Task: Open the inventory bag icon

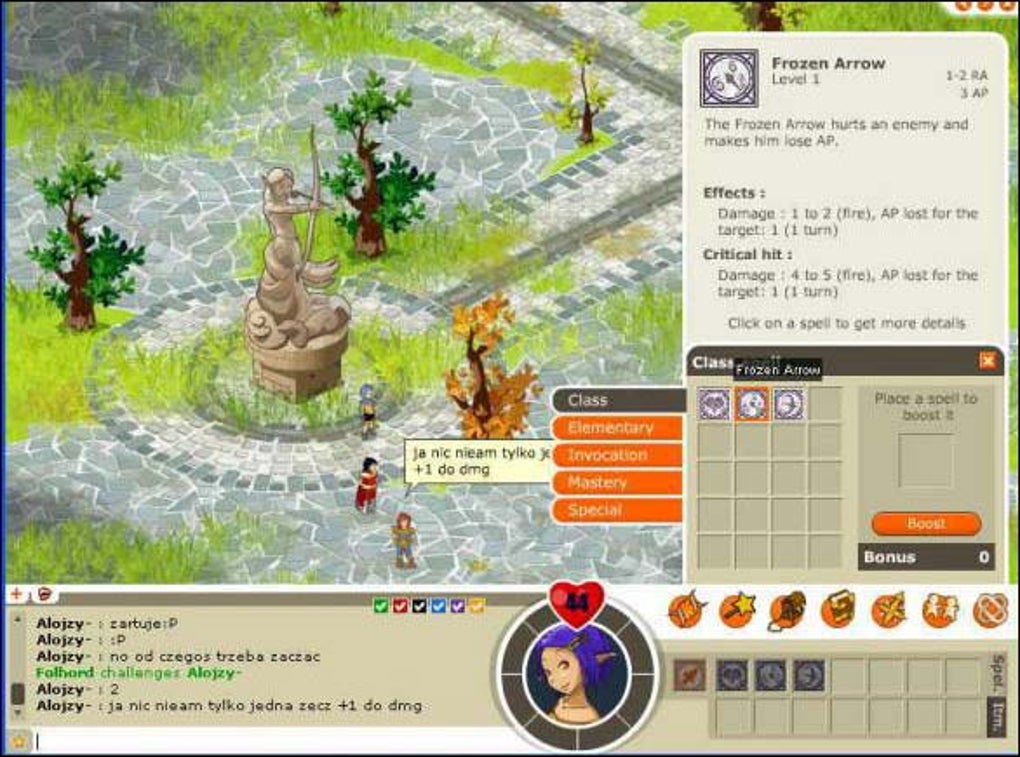Action: (787, 609)
